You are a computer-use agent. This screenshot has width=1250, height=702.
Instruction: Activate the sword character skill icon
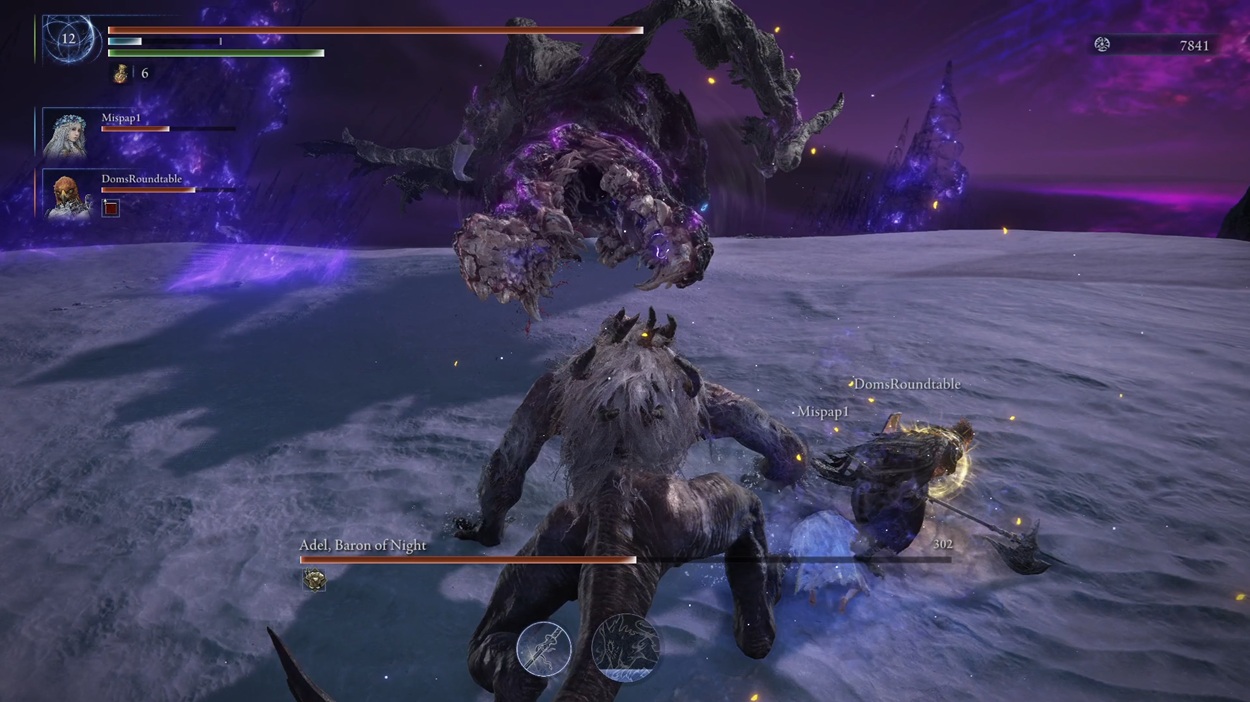tap(543, 647)
